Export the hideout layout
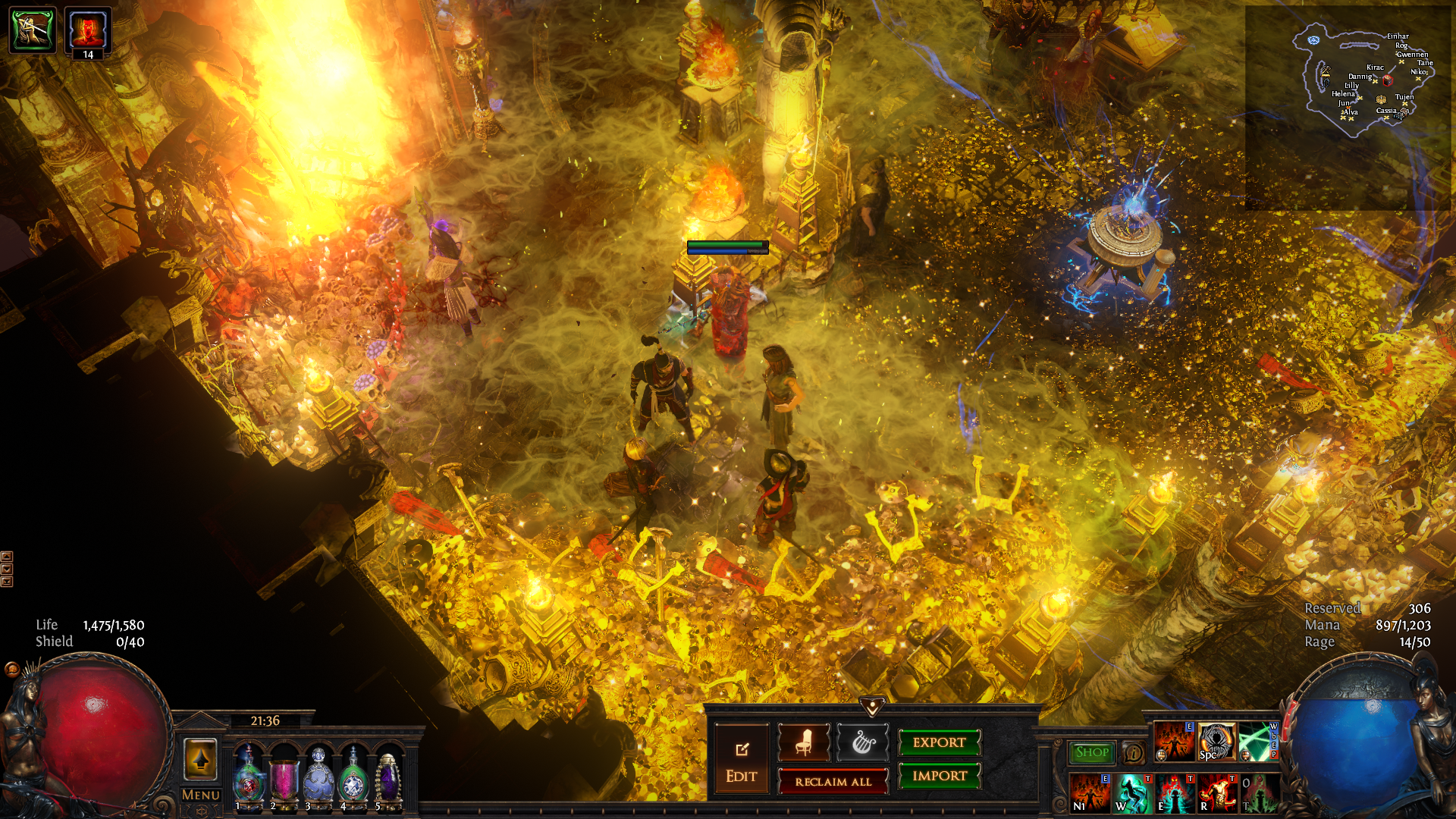The width and height of the screenshot is (1456, 819). 939,742
